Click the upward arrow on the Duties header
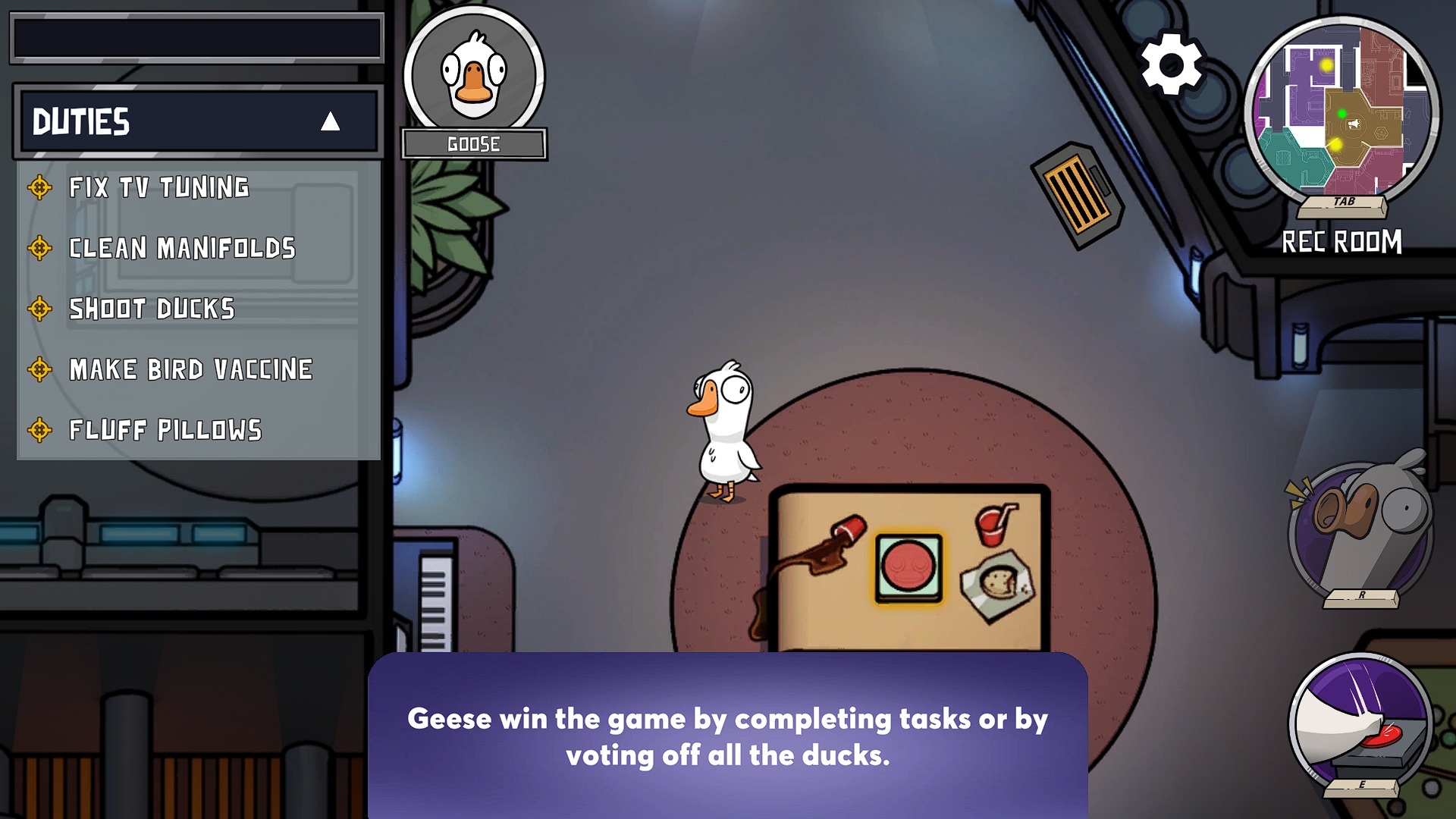The width and height of the screenshot is (1456, 819). pos(331,122)
